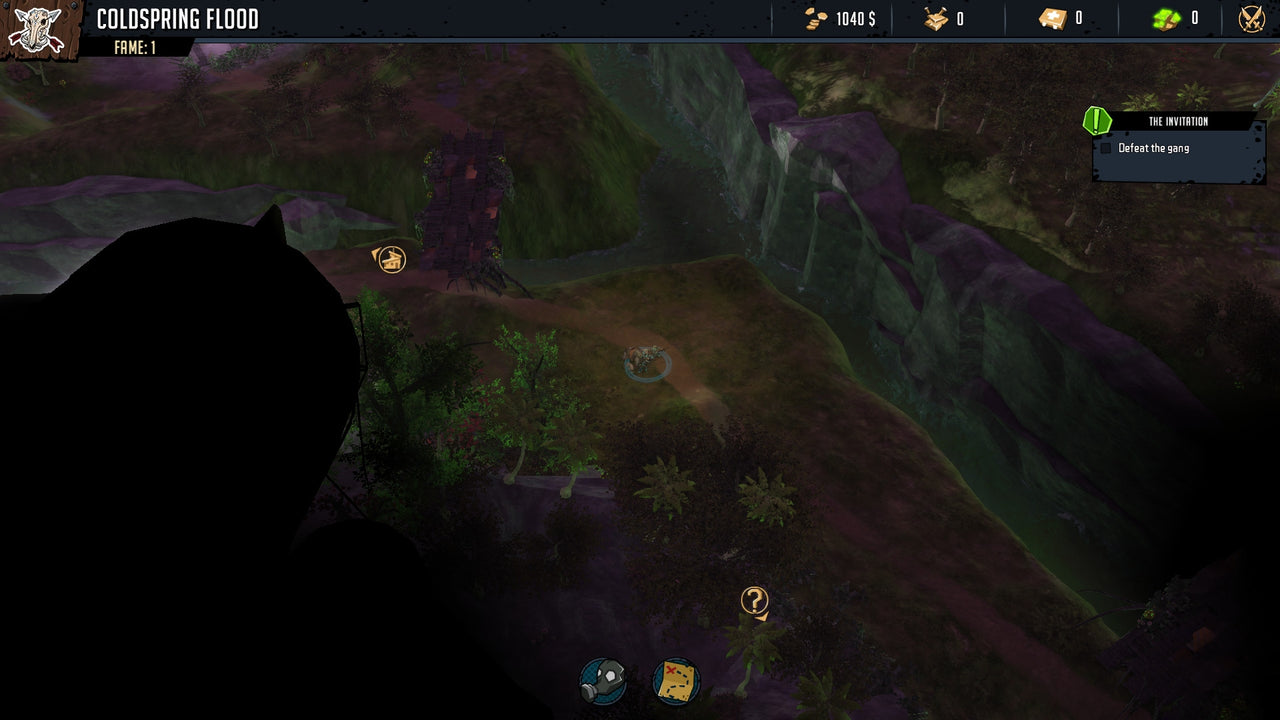The image size is (1280, 720).
Task: Open The Invitation quest header
Action: [x=1180, y=121]
